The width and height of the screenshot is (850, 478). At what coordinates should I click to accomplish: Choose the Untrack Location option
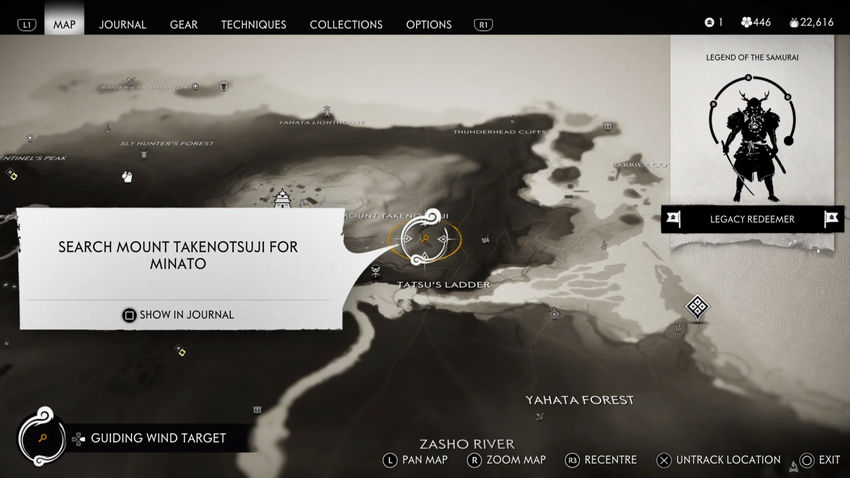click(718, 460)
